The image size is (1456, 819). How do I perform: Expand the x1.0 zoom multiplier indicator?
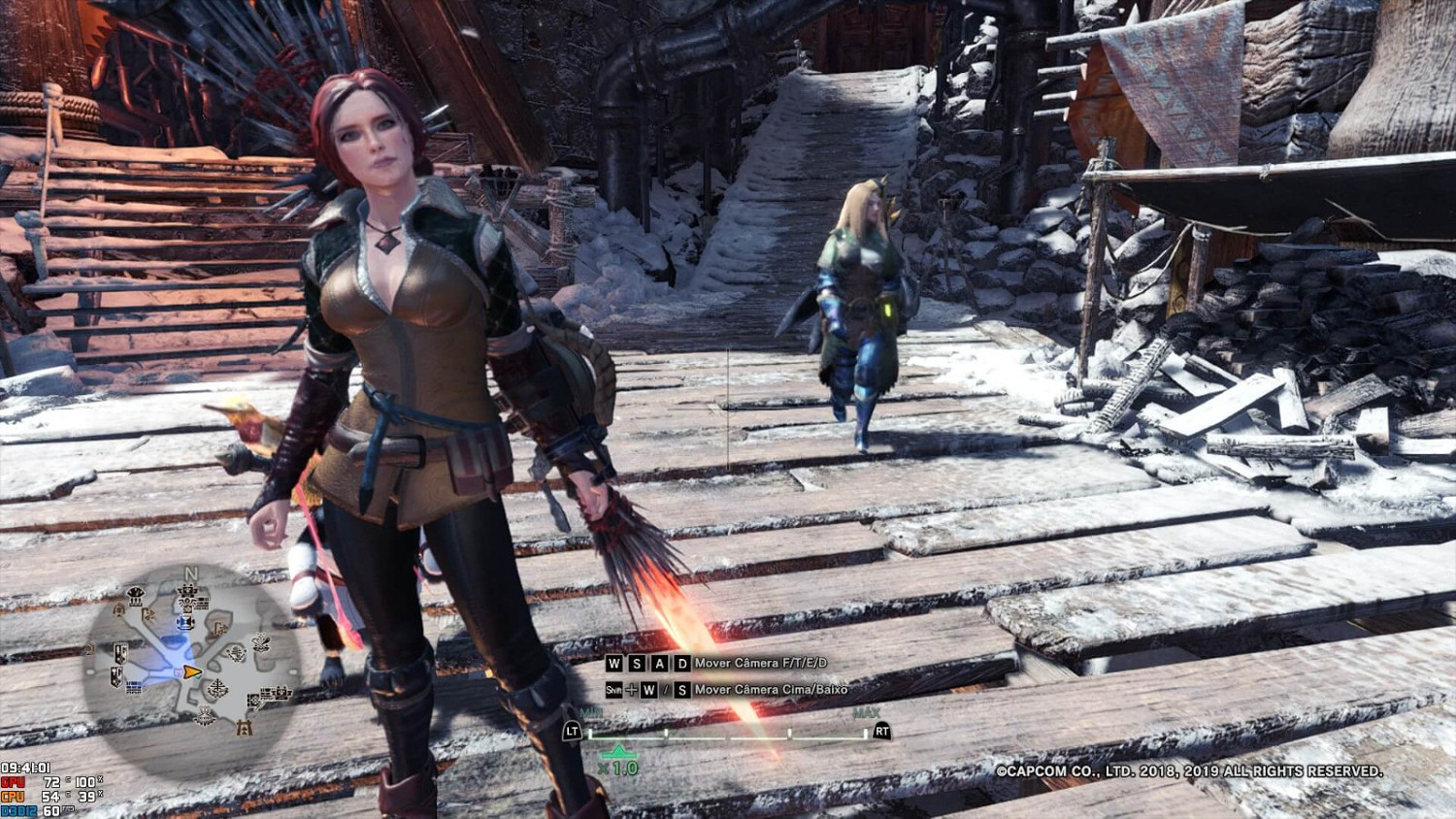click(x=618, y=766)
